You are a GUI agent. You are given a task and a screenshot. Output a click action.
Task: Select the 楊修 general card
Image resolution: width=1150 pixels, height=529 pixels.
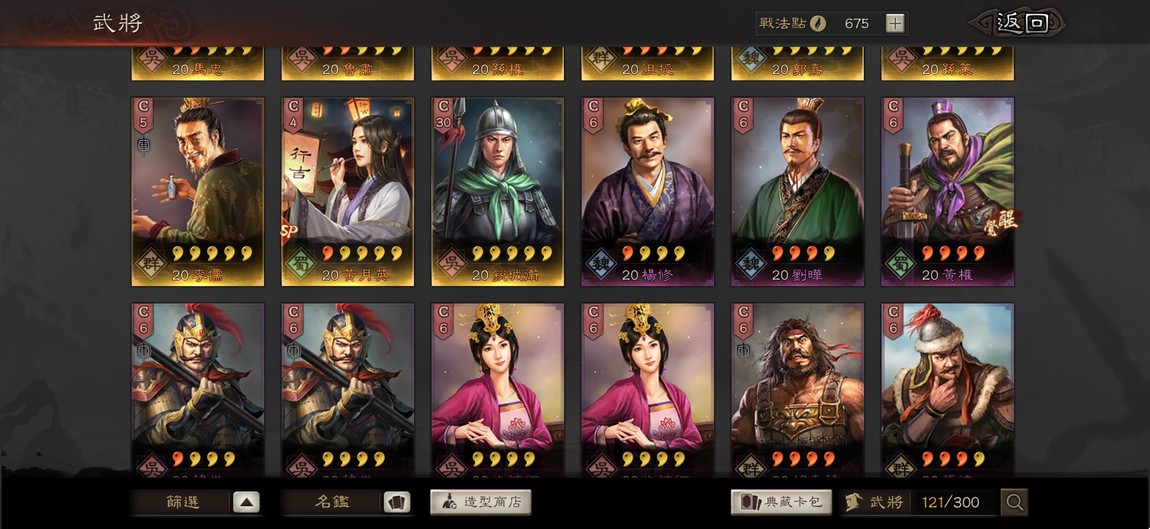(648, 191)
